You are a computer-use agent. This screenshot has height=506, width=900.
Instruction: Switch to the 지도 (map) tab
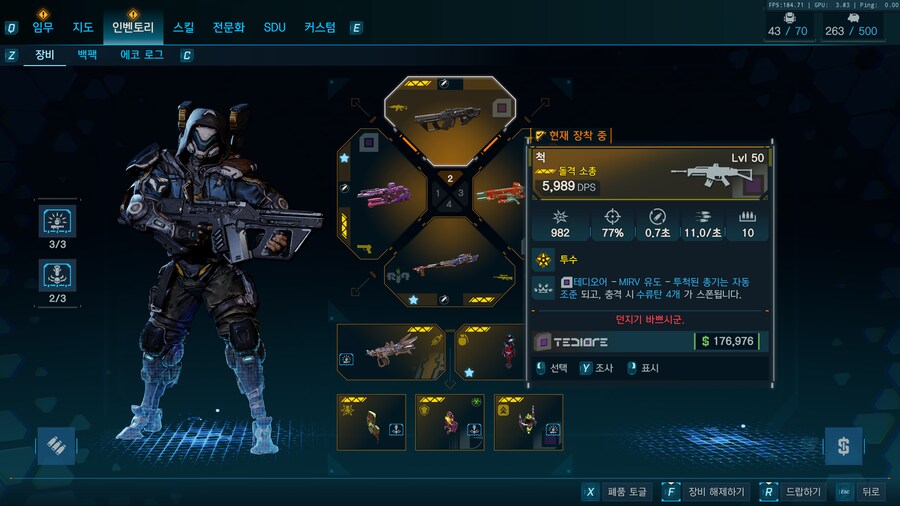[83, 27]
